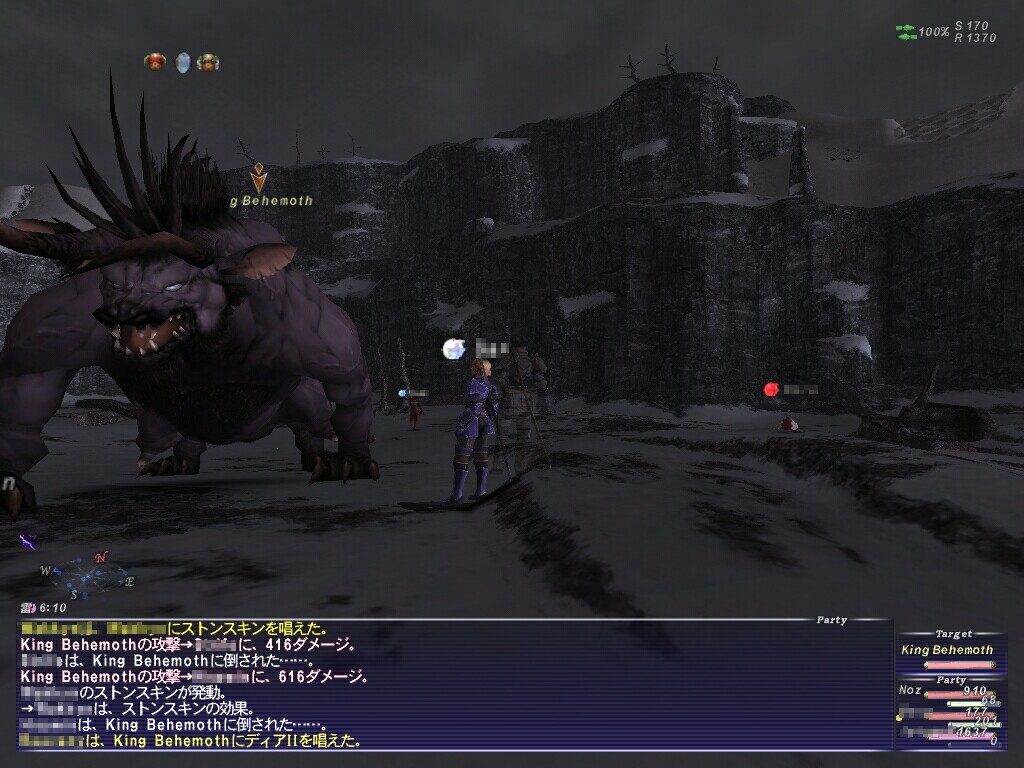The height and width of the screenshot is (768, 1024).
Task: Select the white-haired face status icon
Action: tap(208, 62)
